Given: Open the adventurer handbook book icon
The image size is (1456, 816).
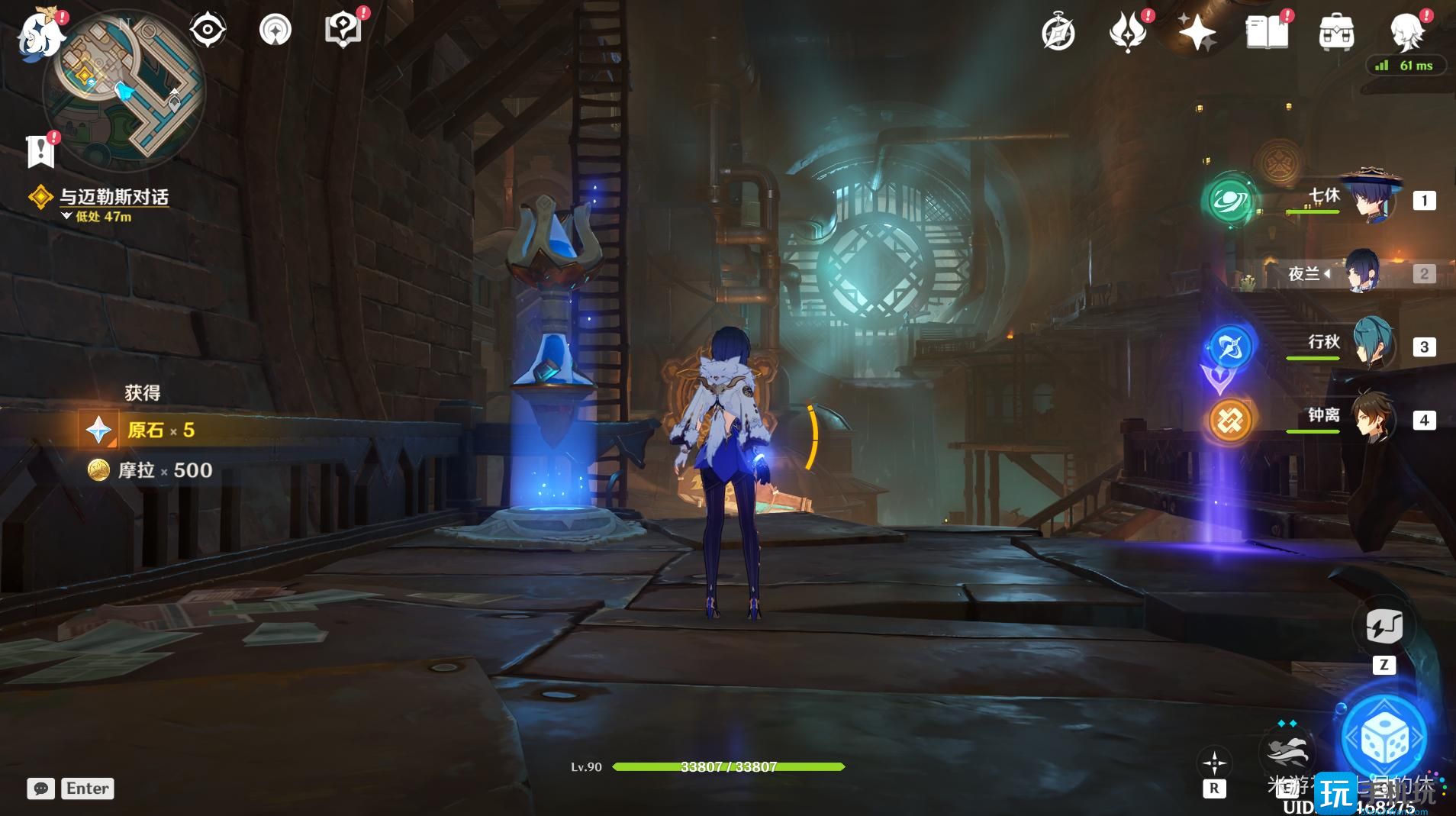Looking at the screenshot, I should click(1266, 33).
